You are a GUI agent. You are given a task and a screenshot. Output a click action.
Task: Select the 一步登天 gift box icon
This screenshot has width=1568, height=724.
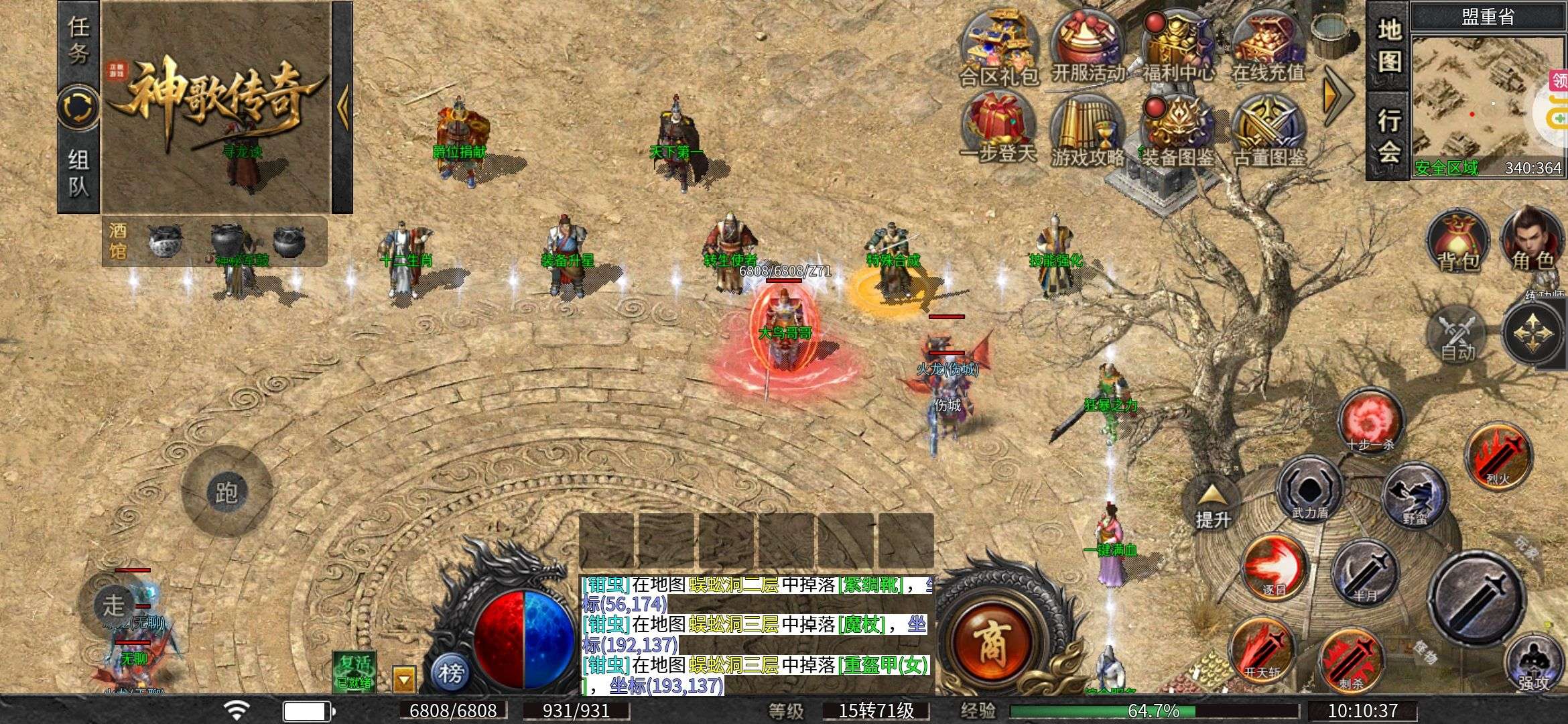point(998,129)
